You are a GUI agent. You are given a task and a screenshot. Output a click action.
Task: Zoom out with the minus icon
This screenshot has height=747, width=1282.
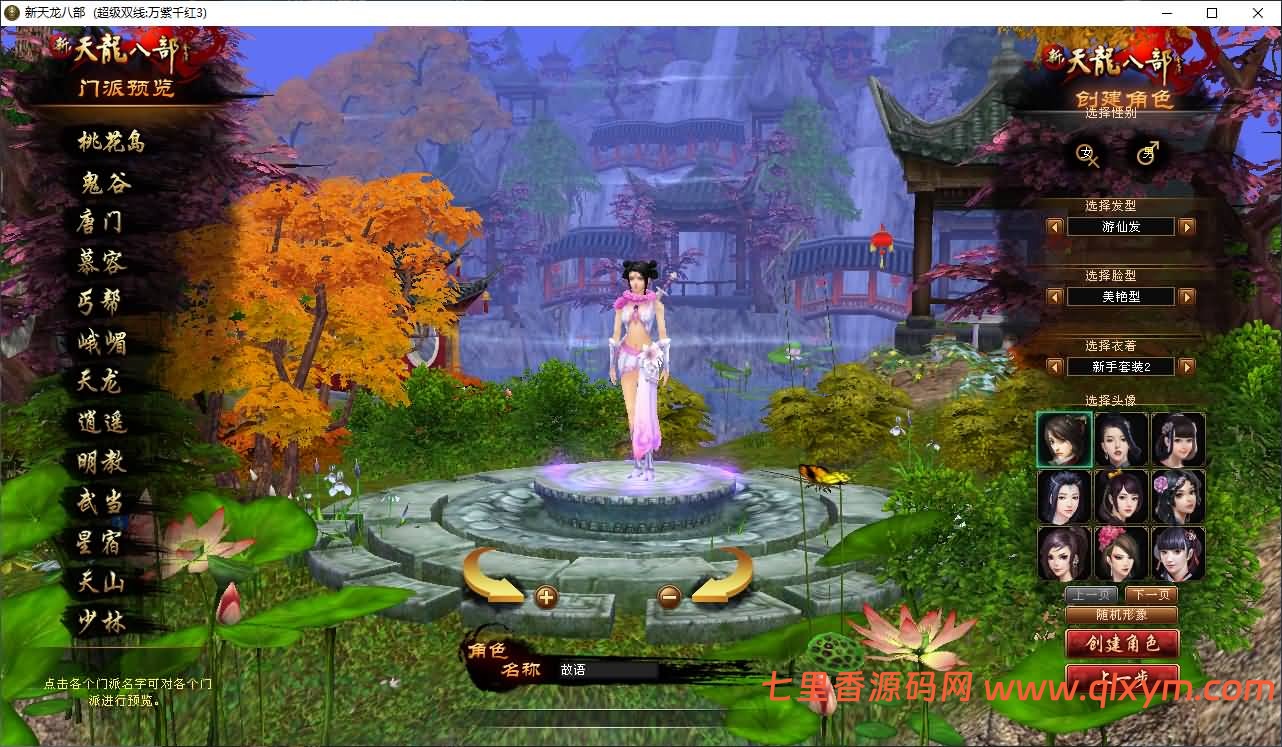668,597
